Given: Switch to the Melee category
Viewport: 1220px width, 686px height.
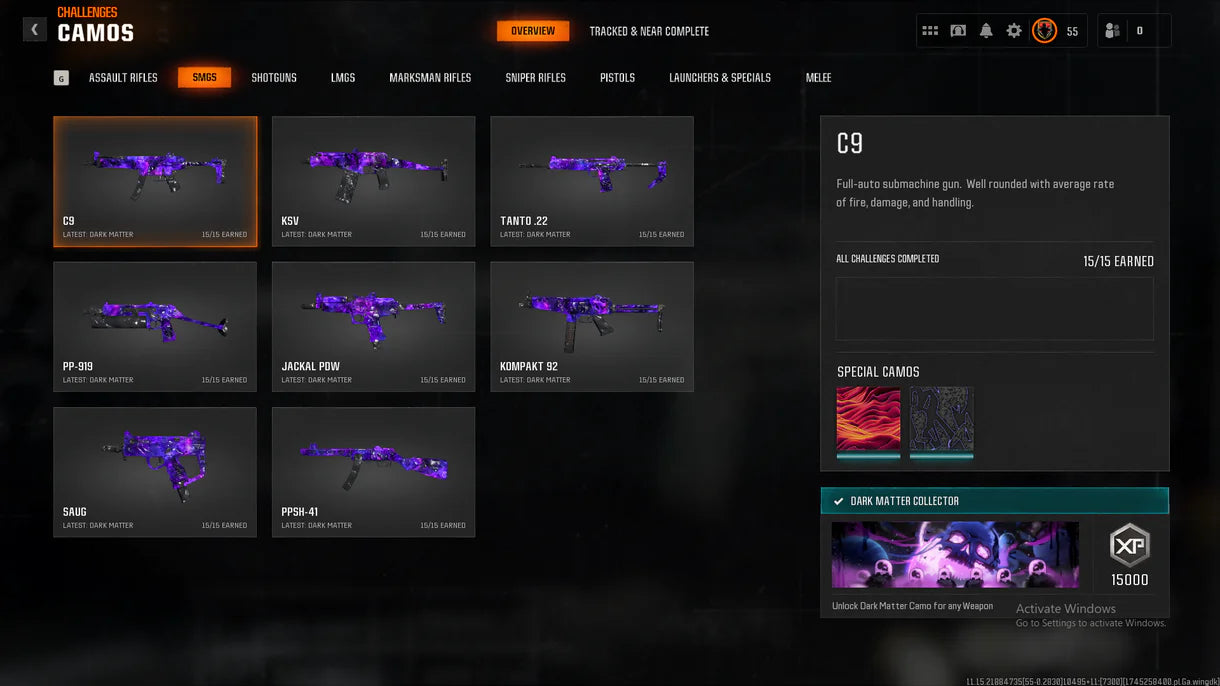Looking at the screenshot, I should click(x=818, y=78).
